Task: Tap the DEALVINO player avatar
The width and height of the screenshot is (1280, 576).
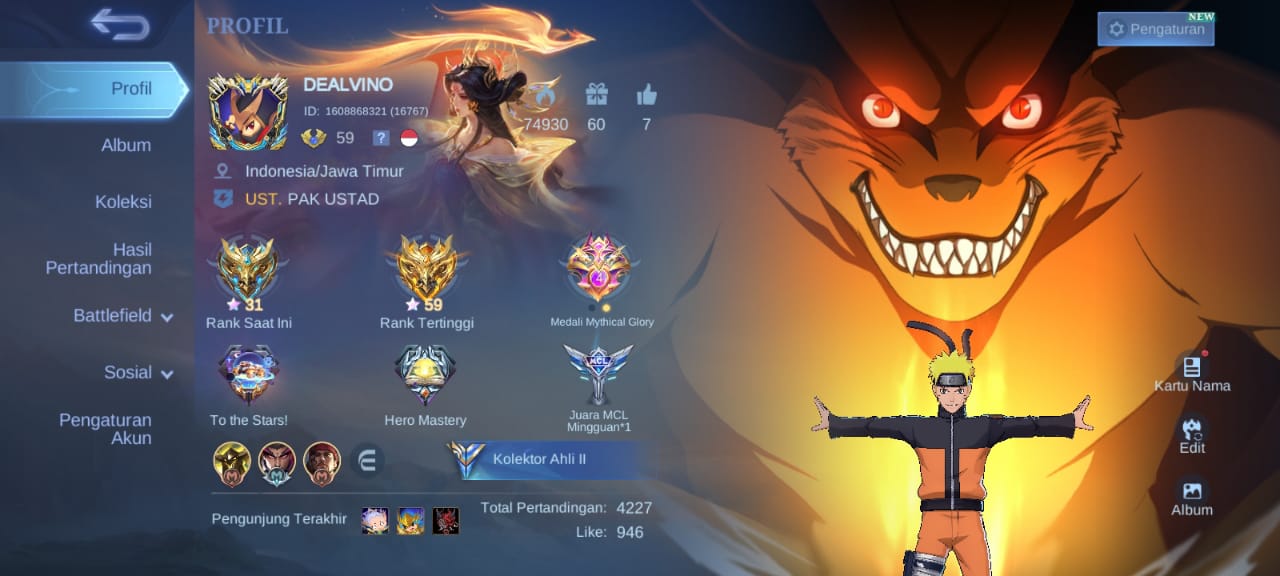Action: point(247,112)
